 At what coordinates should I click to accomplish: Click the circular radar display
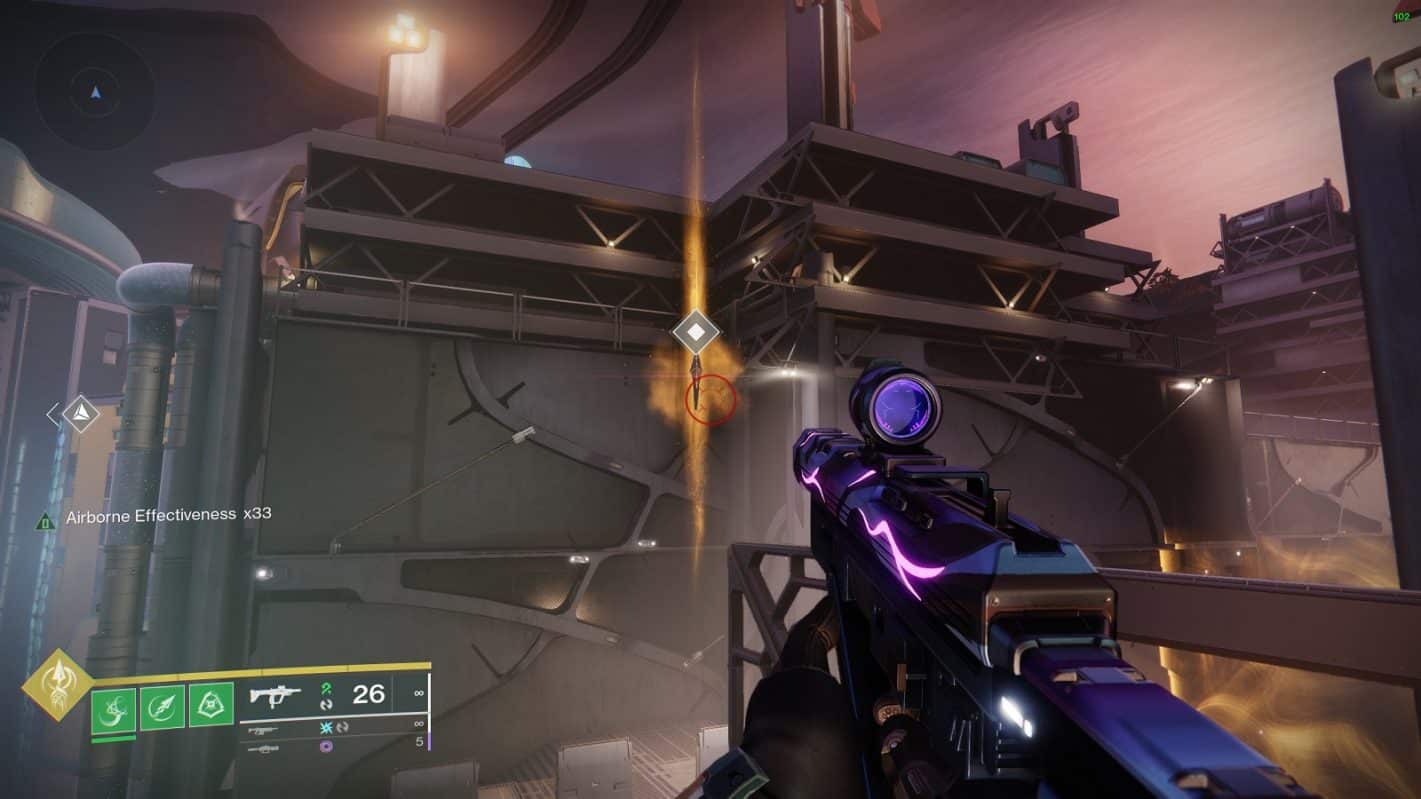[x=95, y=92]
